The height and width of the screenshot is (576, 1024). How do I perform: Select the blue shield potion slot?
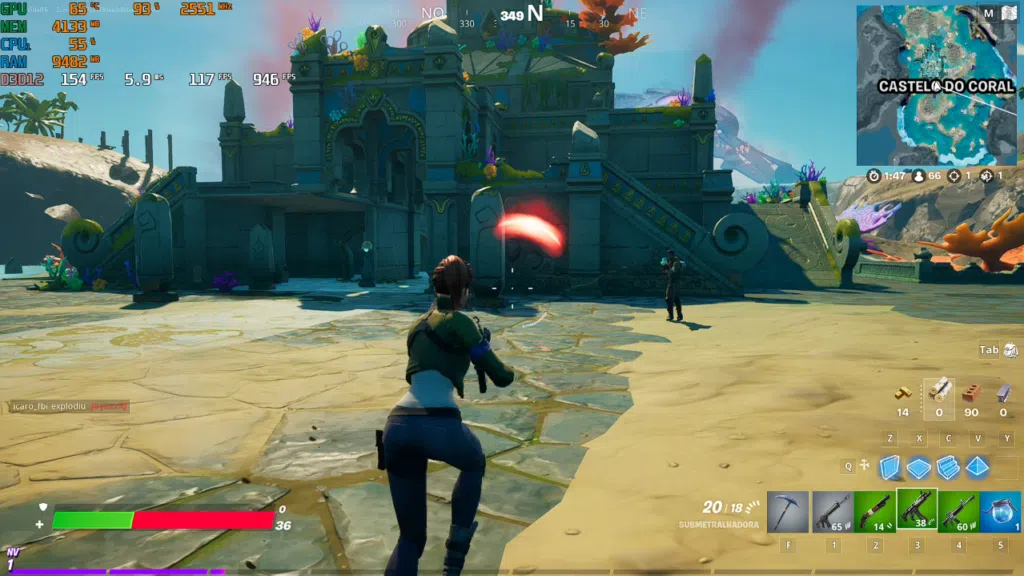tap(1000, 511)
